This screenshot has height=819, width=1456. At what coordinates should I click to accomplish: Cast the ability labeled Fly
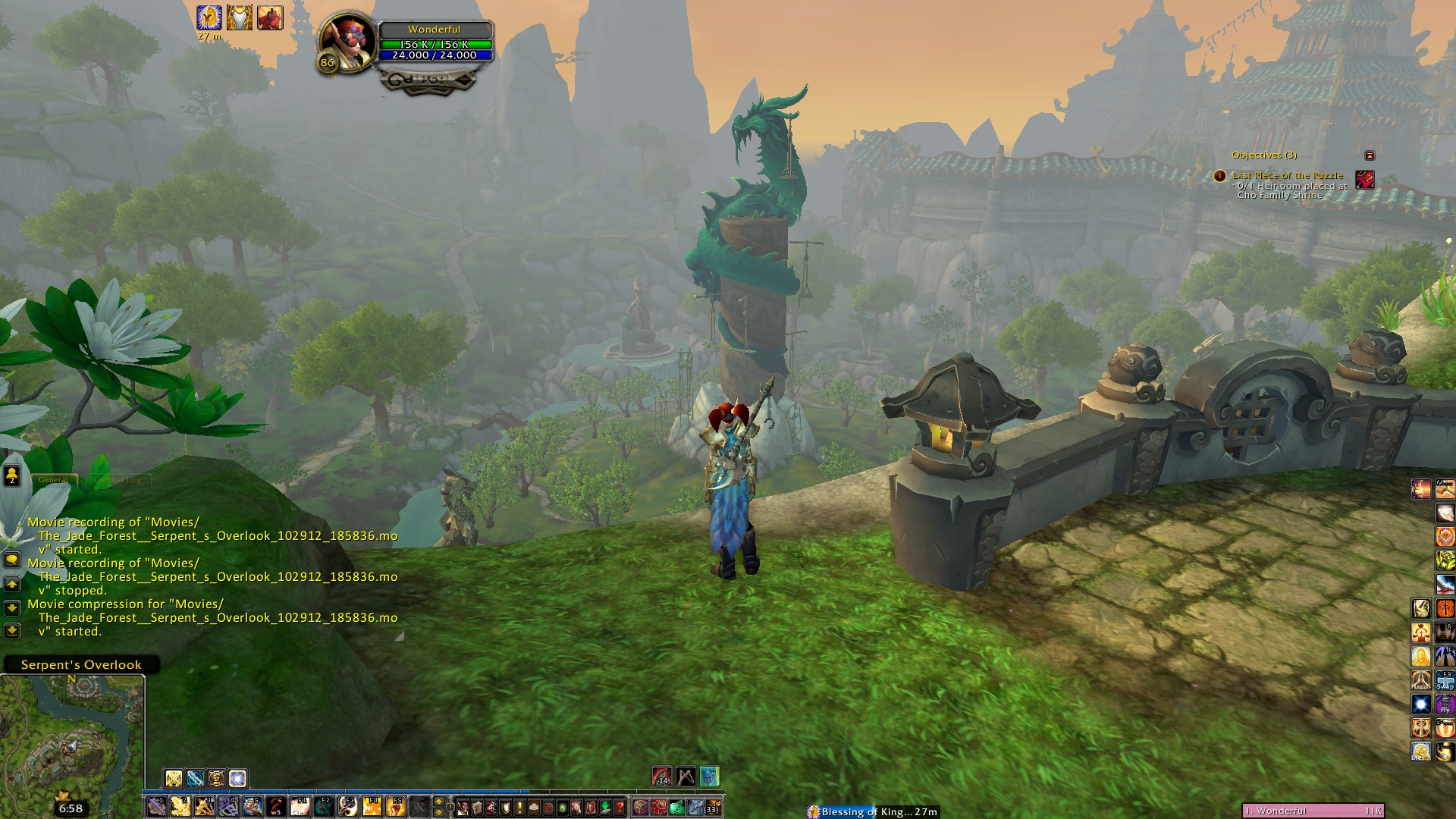[x=1445, y=704]
